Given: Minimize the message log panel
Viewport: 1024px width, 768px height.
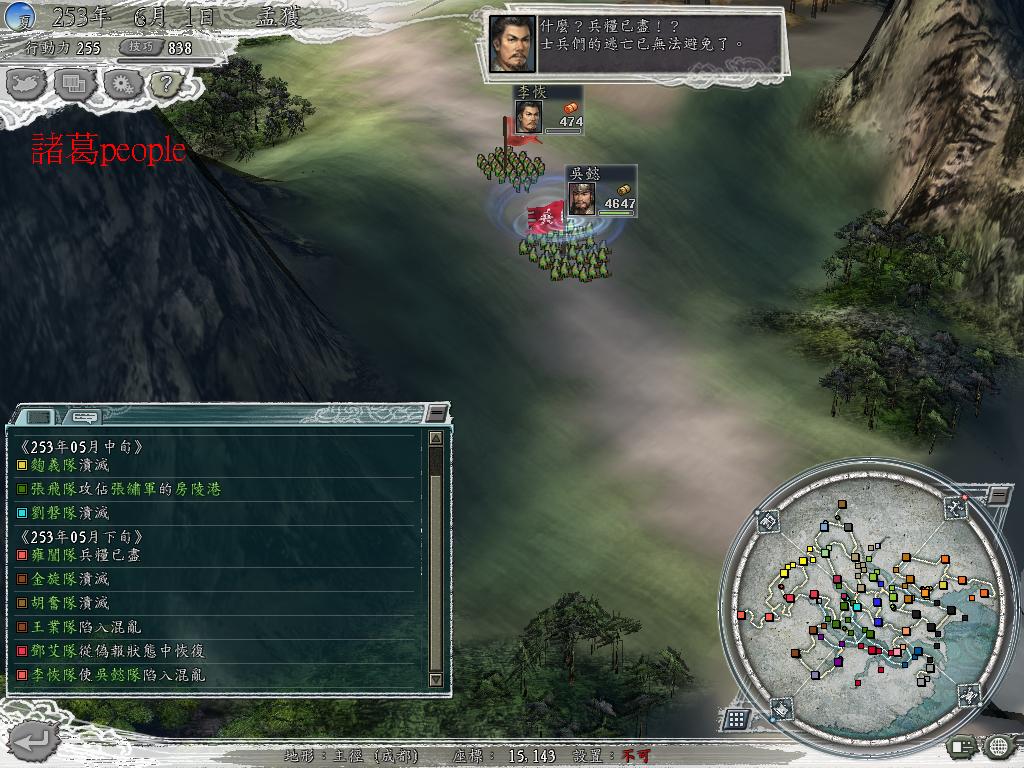Looking at the screenshot, I should click(x=436, y=413).
